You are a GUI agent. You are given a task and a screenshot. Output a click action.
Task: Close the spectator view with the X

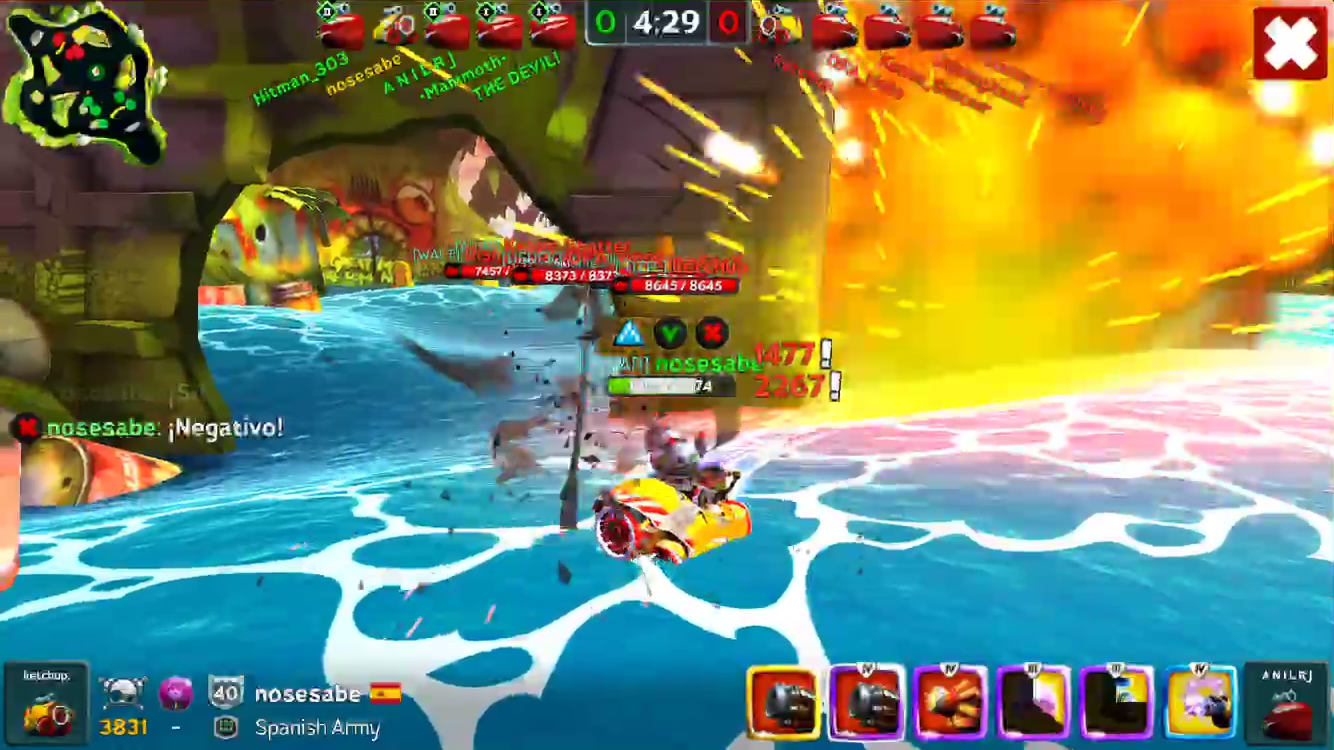[1290, 43]
